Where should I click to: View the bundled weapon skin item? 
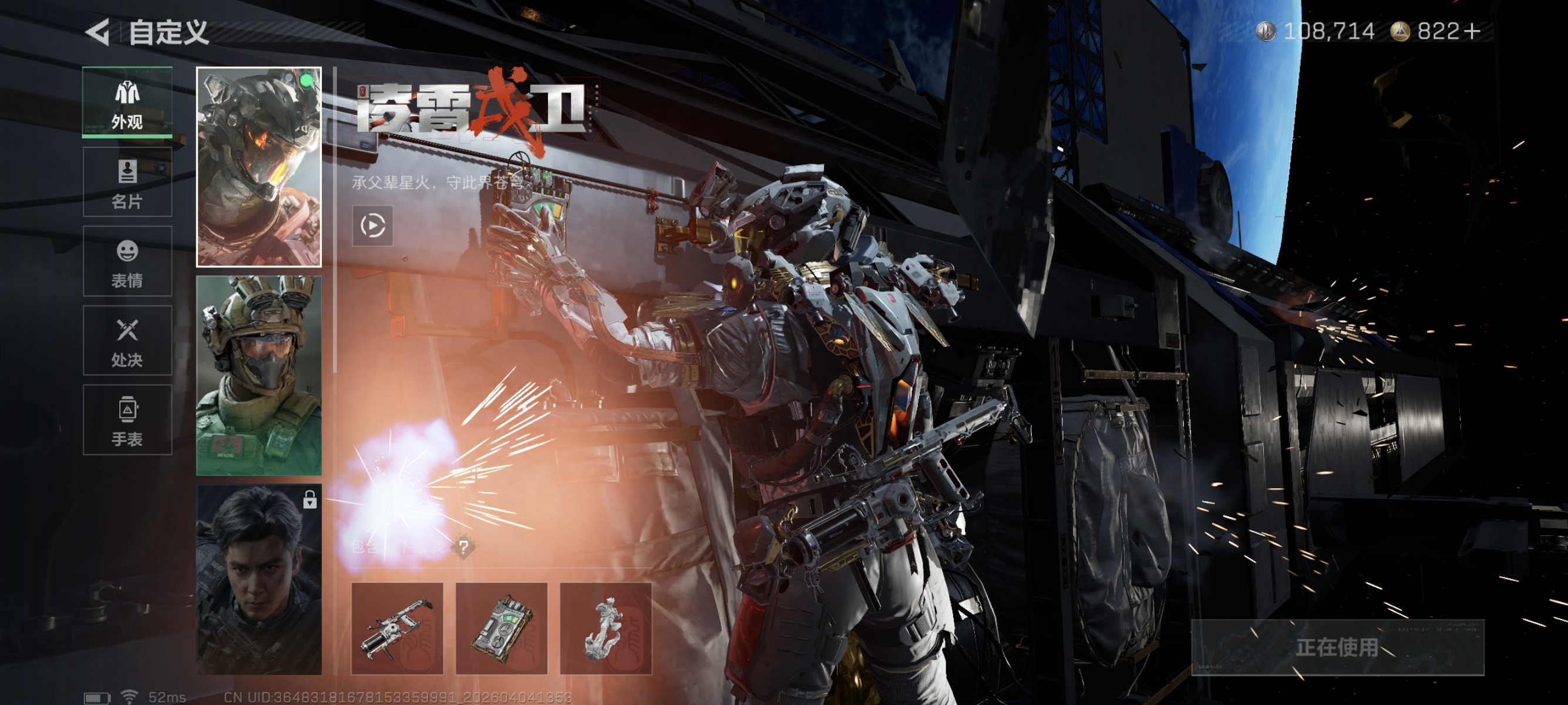[x=397, y=628]
